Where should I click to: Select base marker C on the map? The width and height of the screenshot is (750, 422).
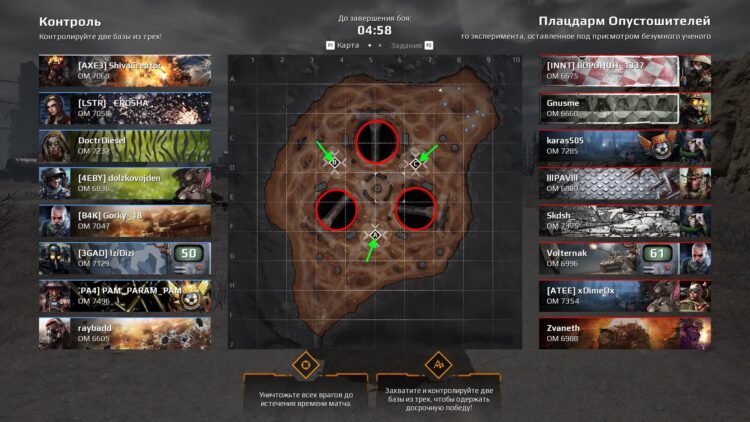tap(416, 163)
